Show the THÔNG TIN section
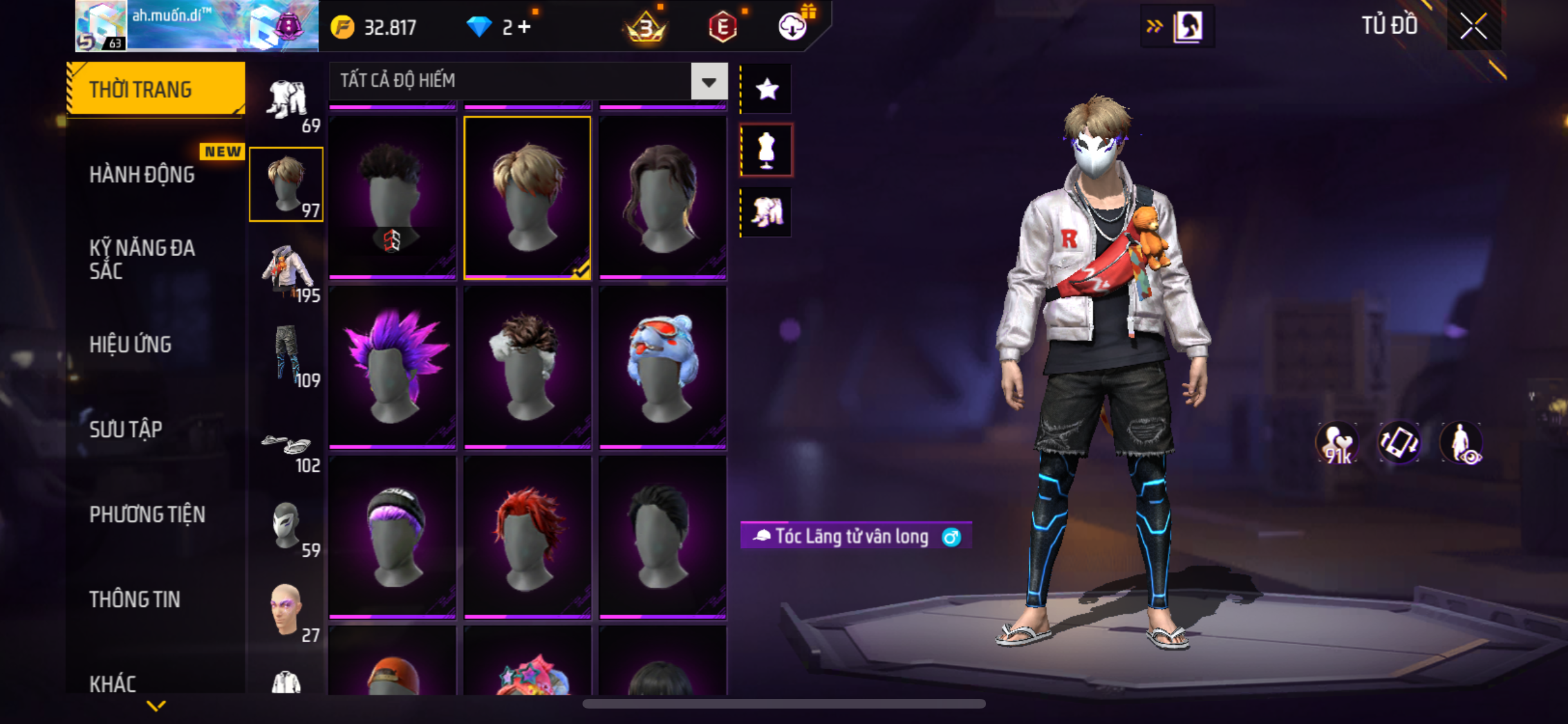This screenshot has width=1568, height=724. 135,600
